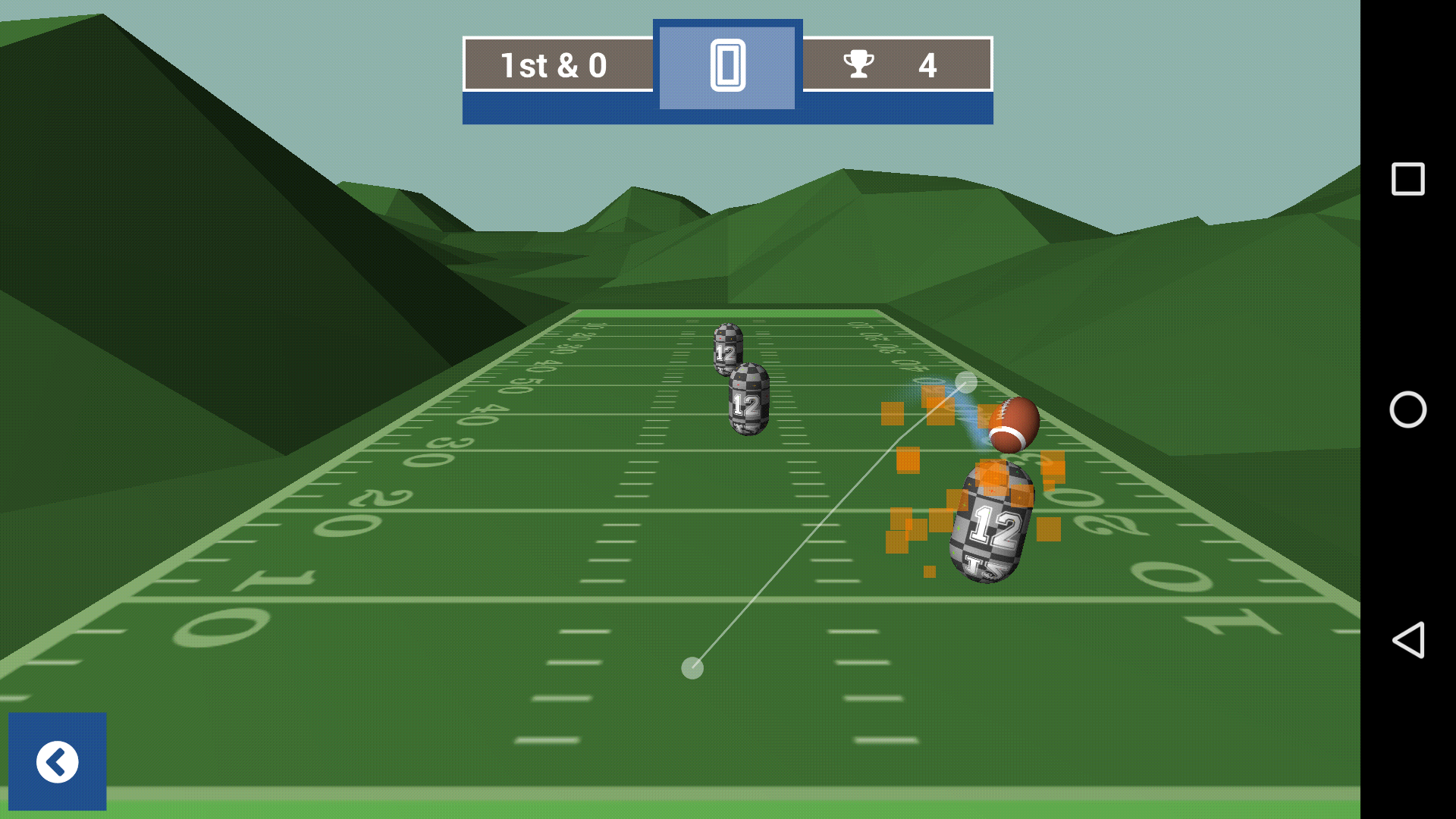The image size is (1456, 819).
Task: Tap the Android Back triangle button
Action: click(1408, 639)
